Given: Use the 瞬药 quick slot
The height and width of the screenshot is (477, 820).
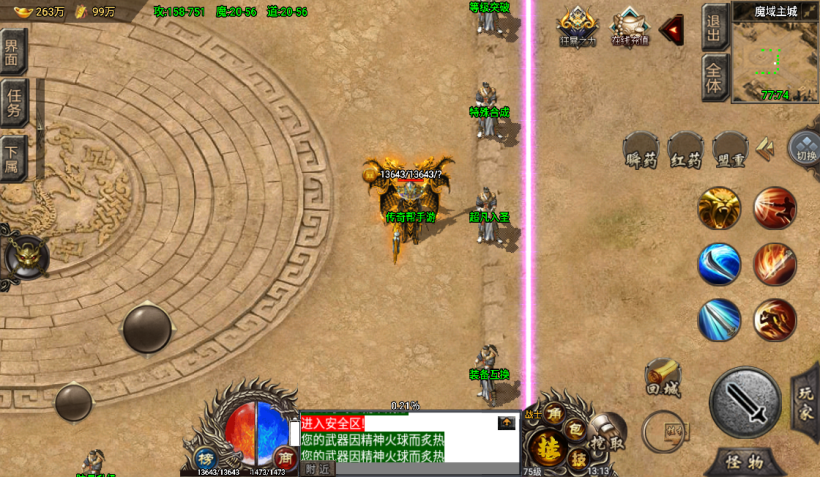Looking at the screenshot, I should click(x=640, y=152).
